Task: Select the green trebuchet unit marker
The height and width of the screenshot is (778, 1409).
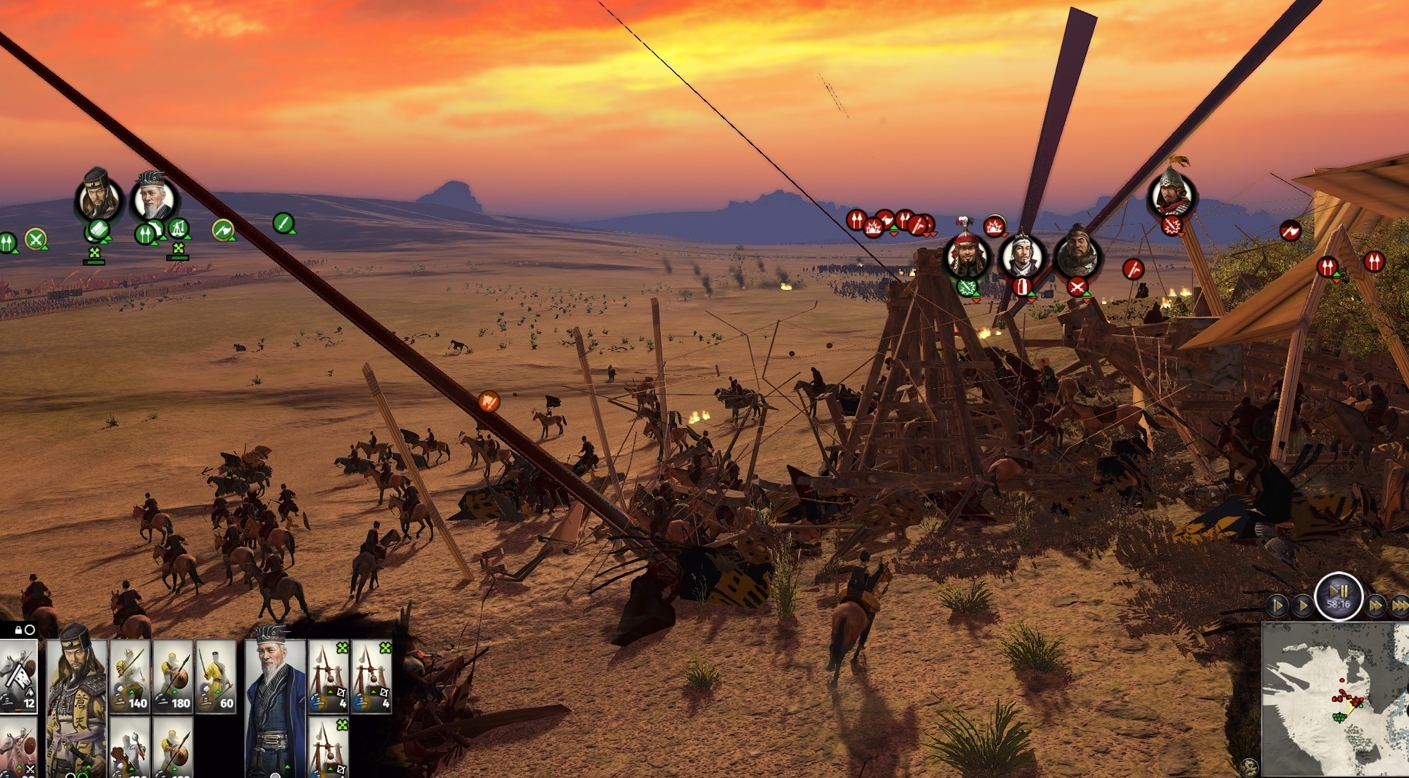Action: click(177, 230)
